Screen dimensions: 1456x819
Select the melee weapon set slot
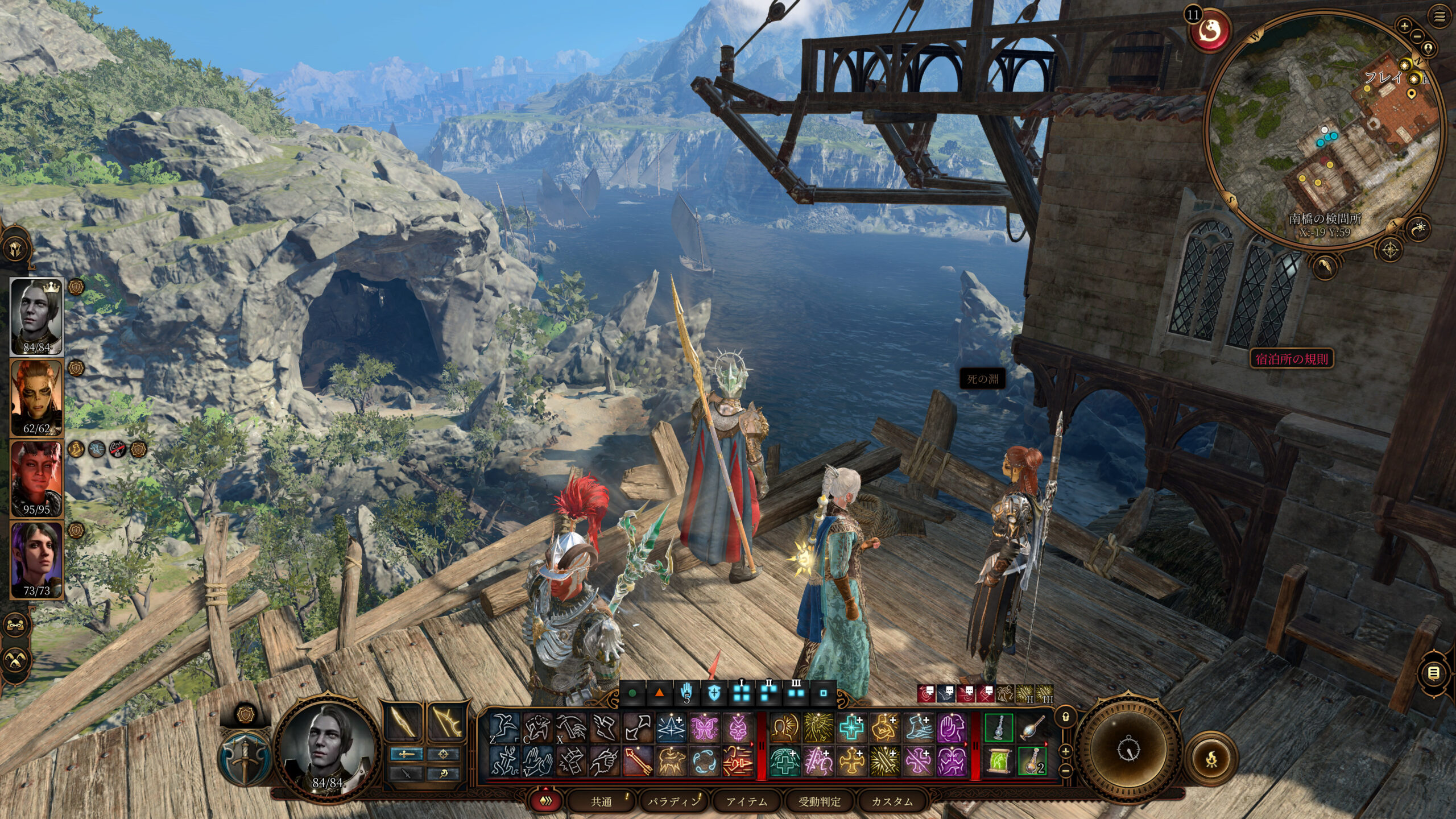coord(404,721)
